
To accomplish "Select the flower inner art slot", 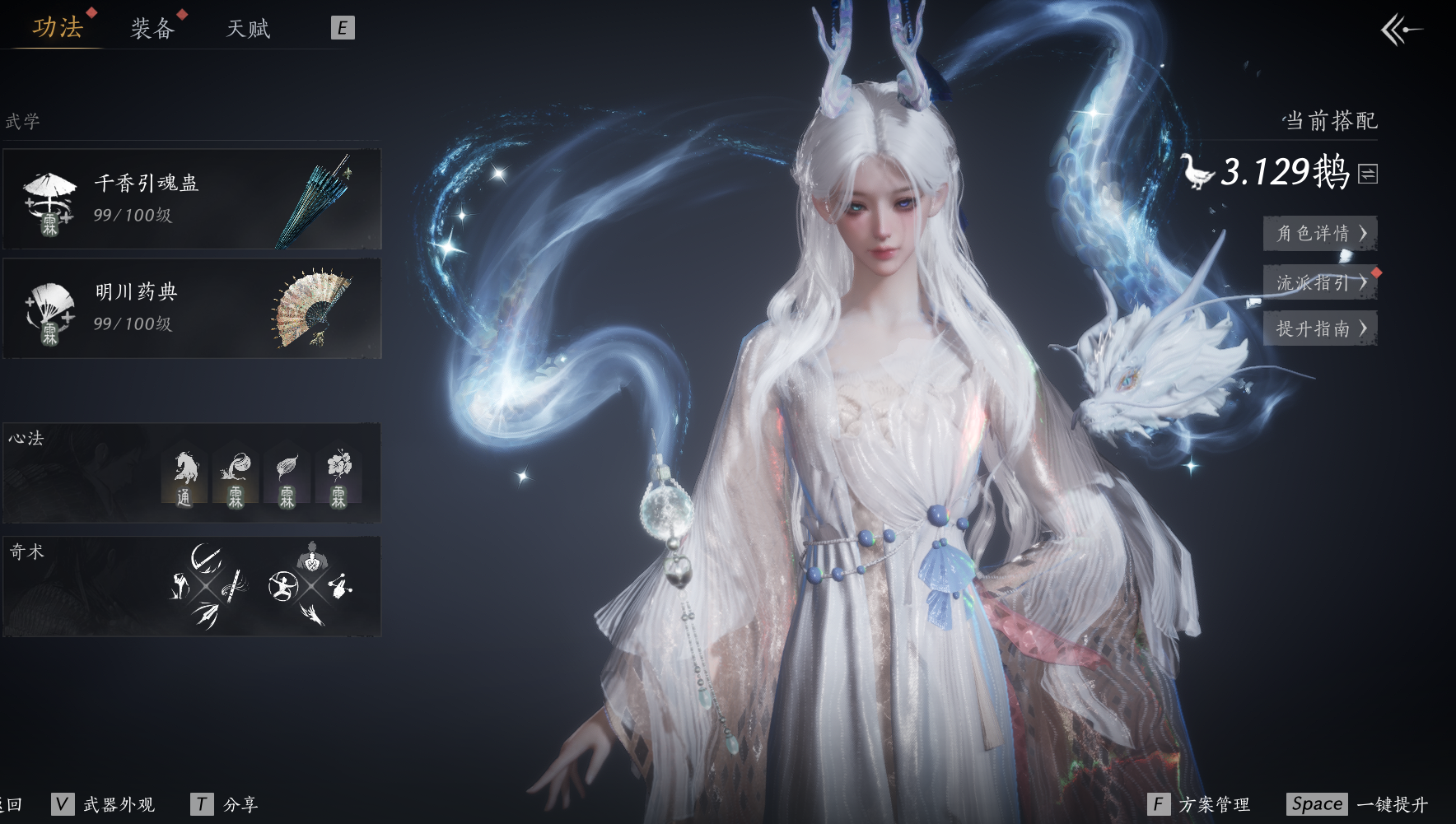I will coord(338,477).
